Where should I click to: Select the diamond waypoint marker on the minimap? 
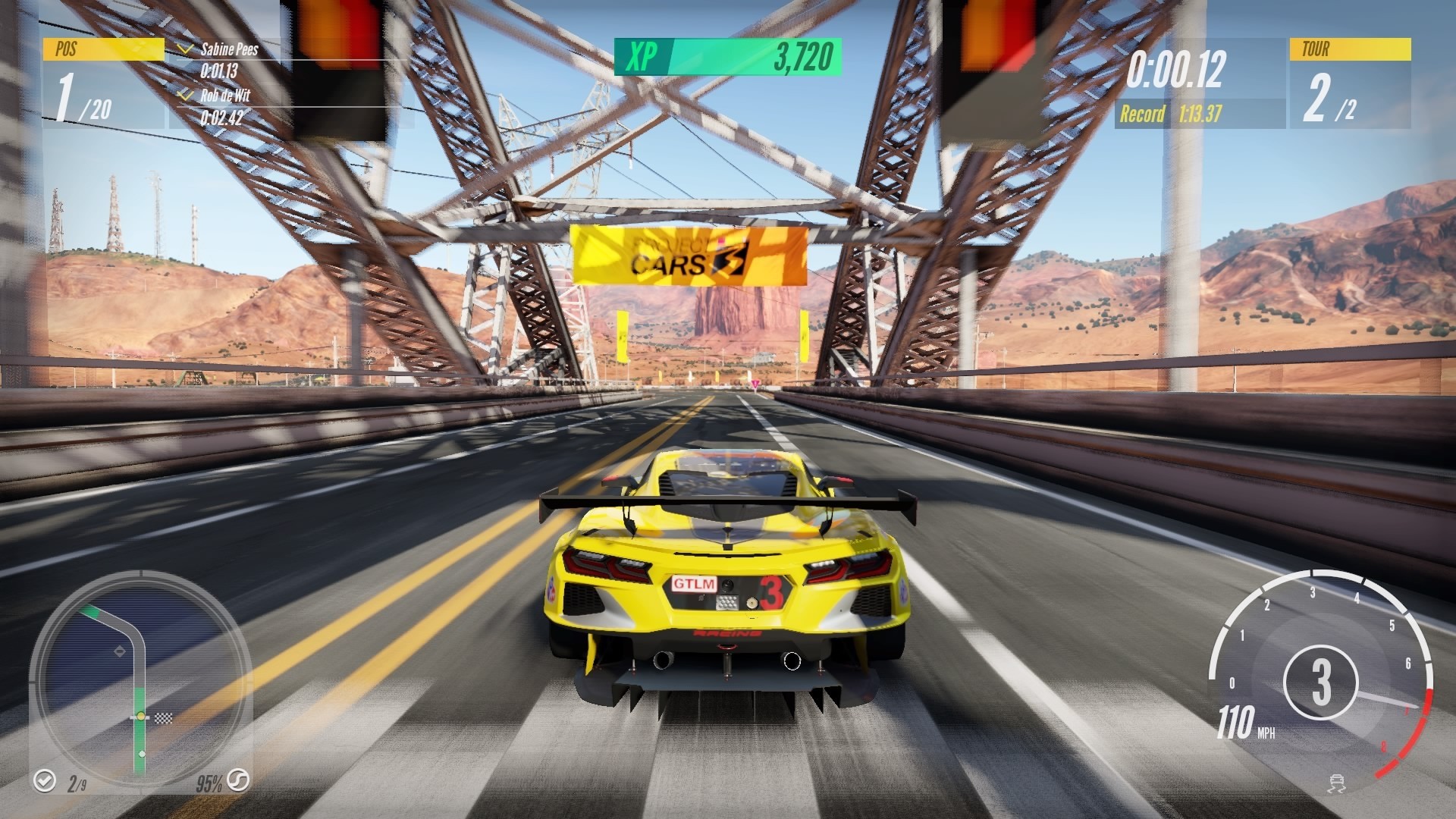pos(120,651)
